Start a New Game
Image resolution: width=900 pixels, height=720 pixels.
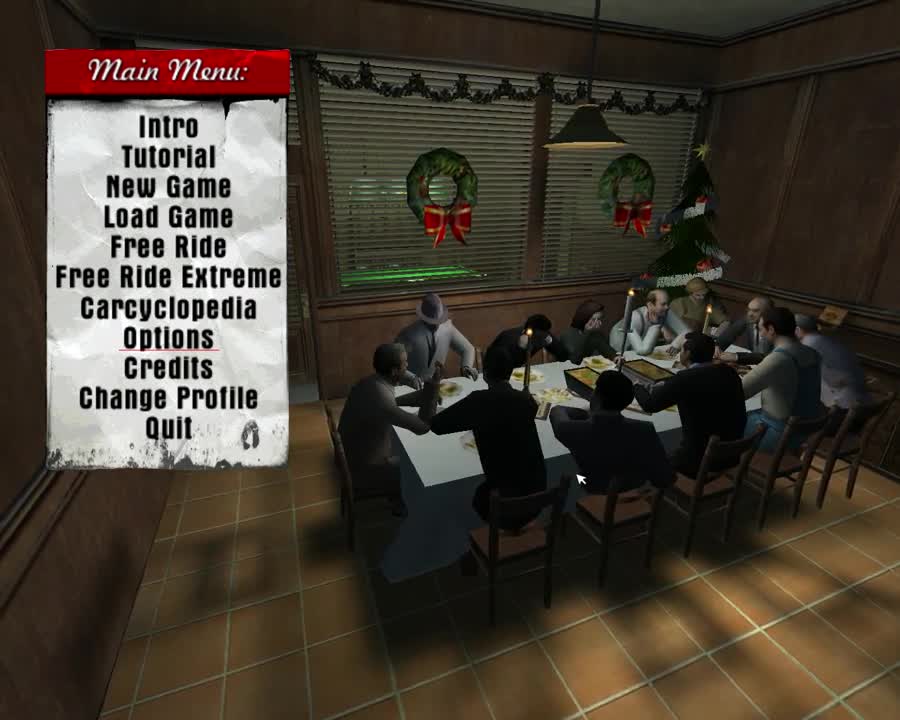(168, 187)
